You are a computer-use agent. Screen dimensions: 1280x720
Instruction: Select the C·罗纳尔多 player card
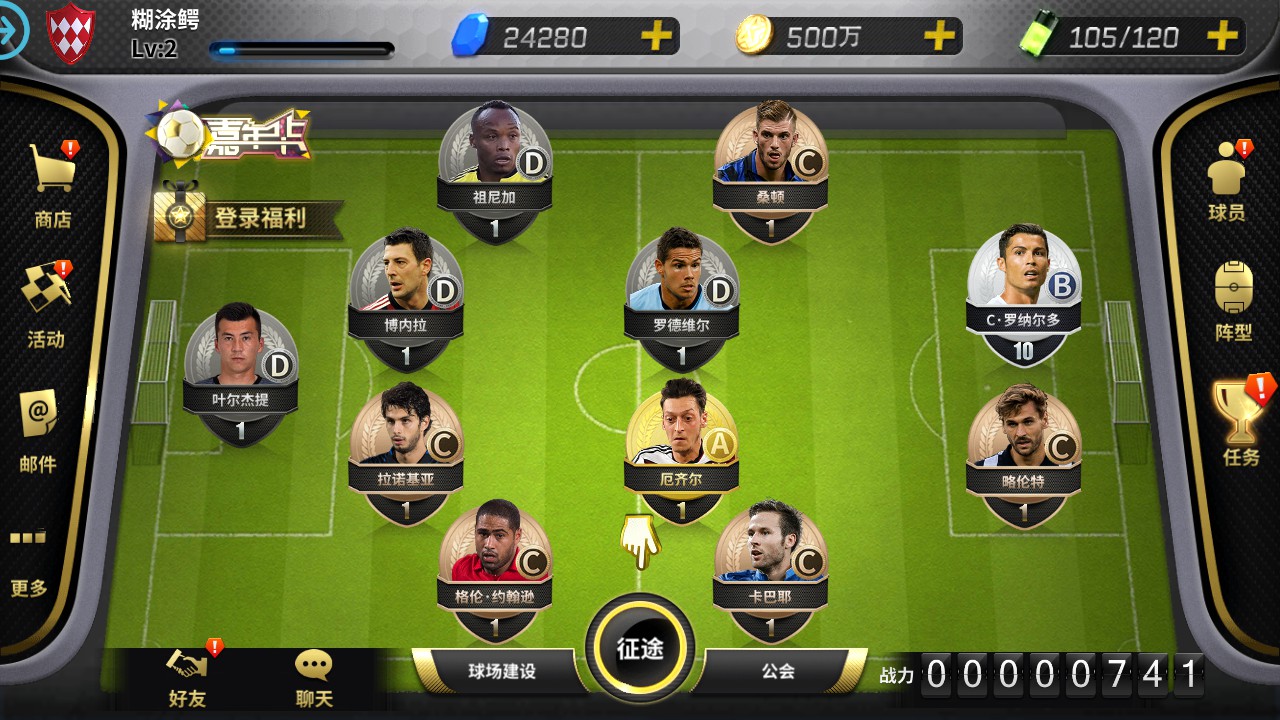coord(1023,290)
